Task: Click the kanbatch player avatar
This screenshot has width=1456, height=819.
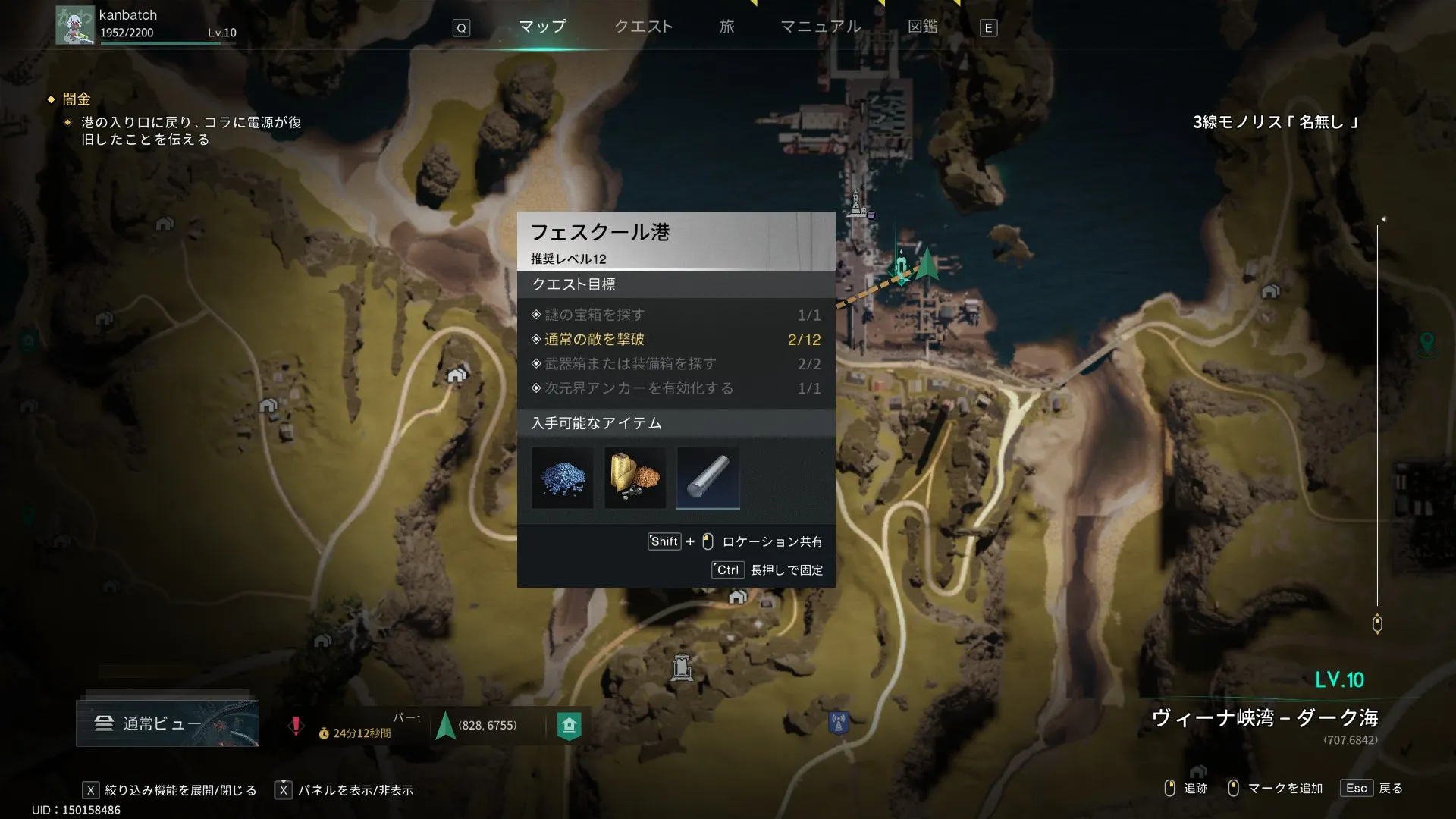Action: click(x=74, y=25)
